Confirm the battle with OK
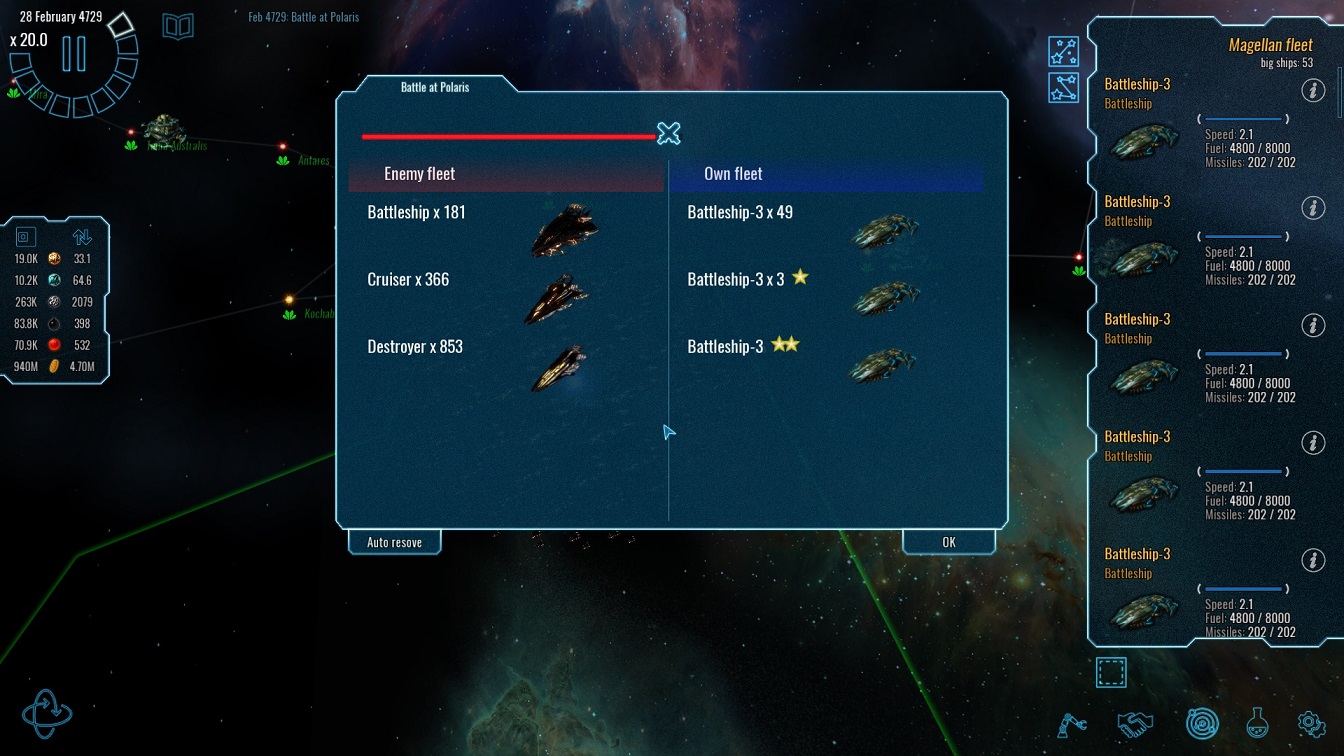 click(948, 542)
